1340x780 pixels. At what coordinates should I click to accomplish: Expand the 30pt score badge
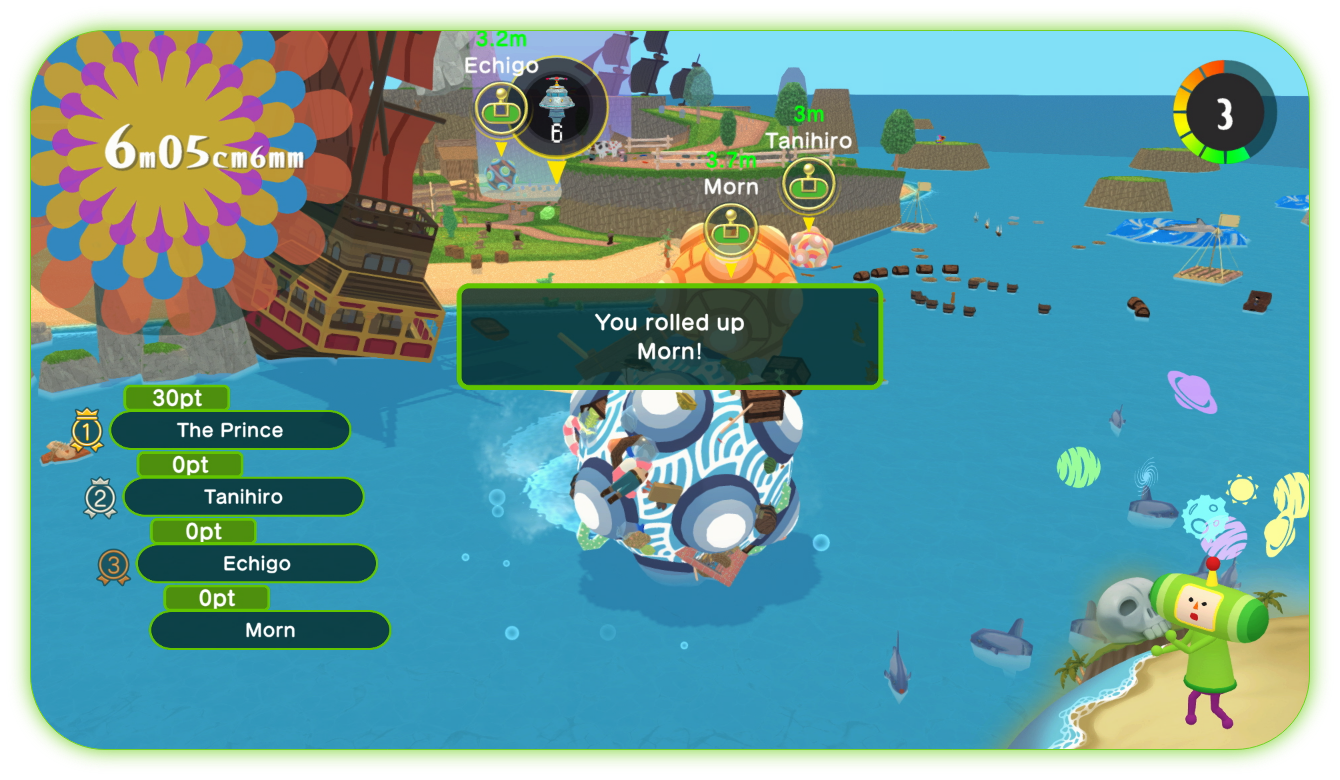click(x=175, y=397)
